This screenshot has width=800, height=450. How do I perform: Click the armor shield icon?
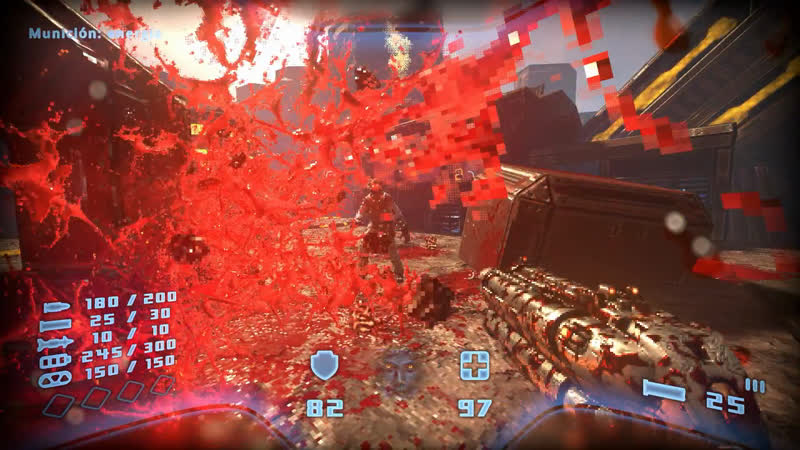pos(324,365)
